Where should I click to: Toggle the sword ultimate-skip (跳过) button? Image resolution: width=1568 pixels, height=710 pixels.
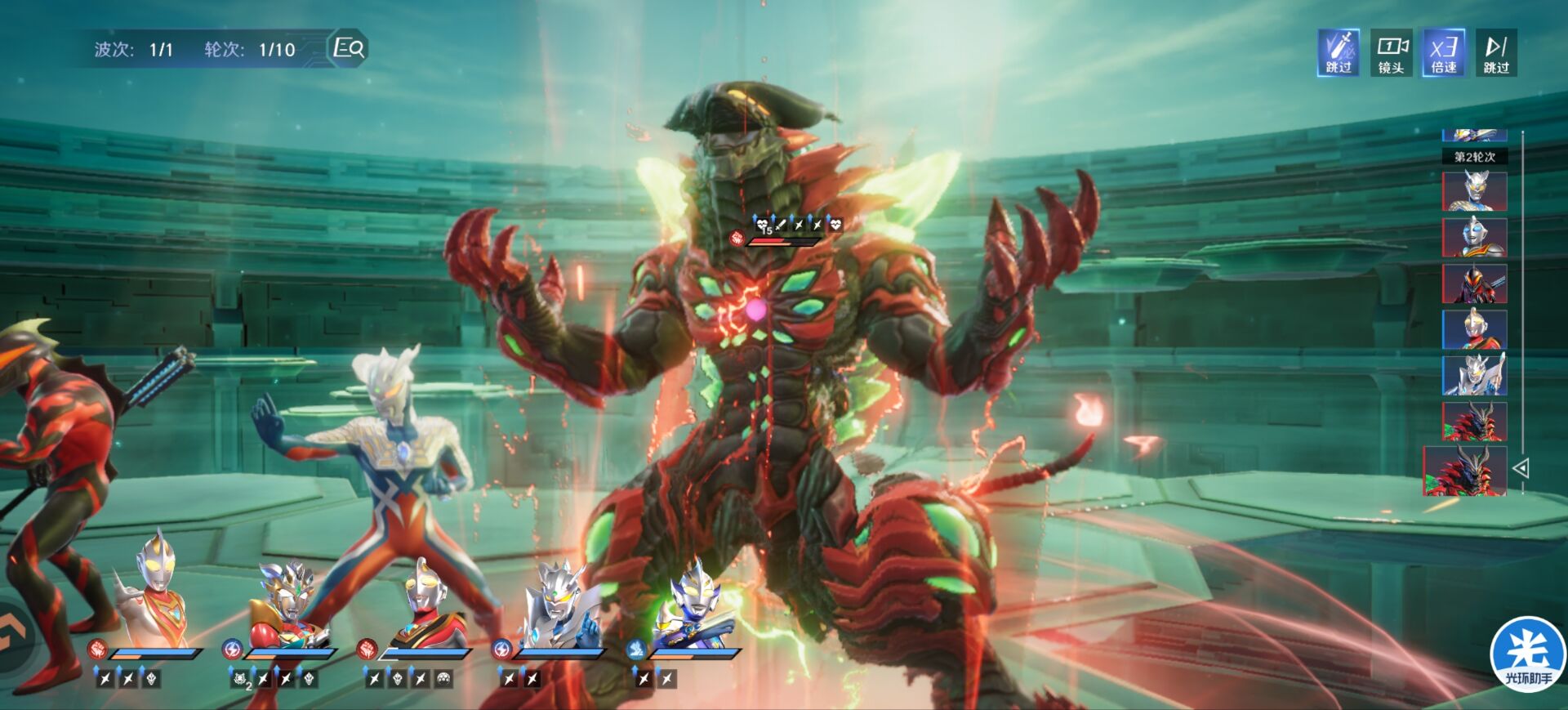(x=1338, y=53)
